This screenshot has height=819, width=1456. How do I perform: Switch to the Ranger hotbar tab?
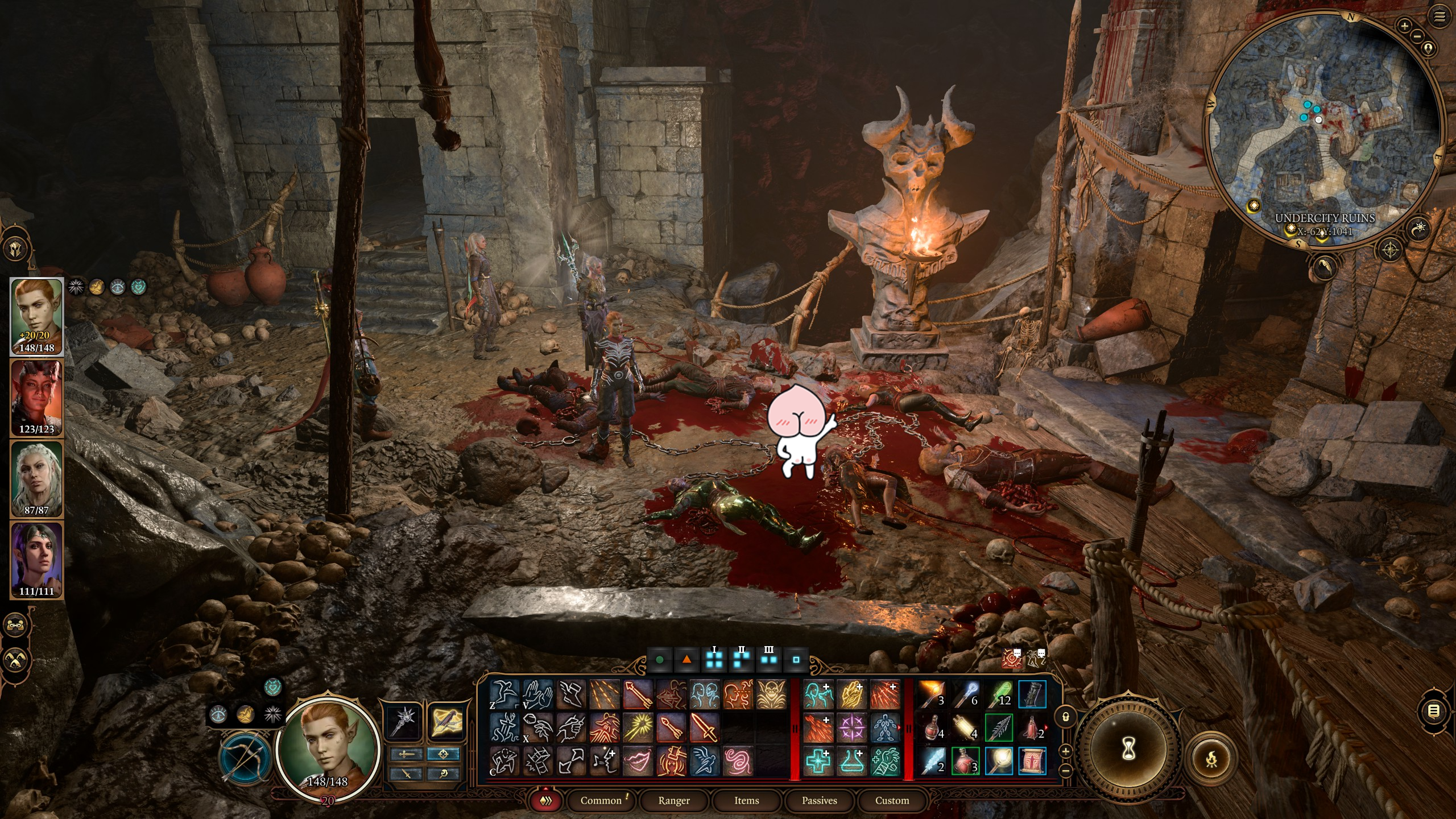click(674, 800)
